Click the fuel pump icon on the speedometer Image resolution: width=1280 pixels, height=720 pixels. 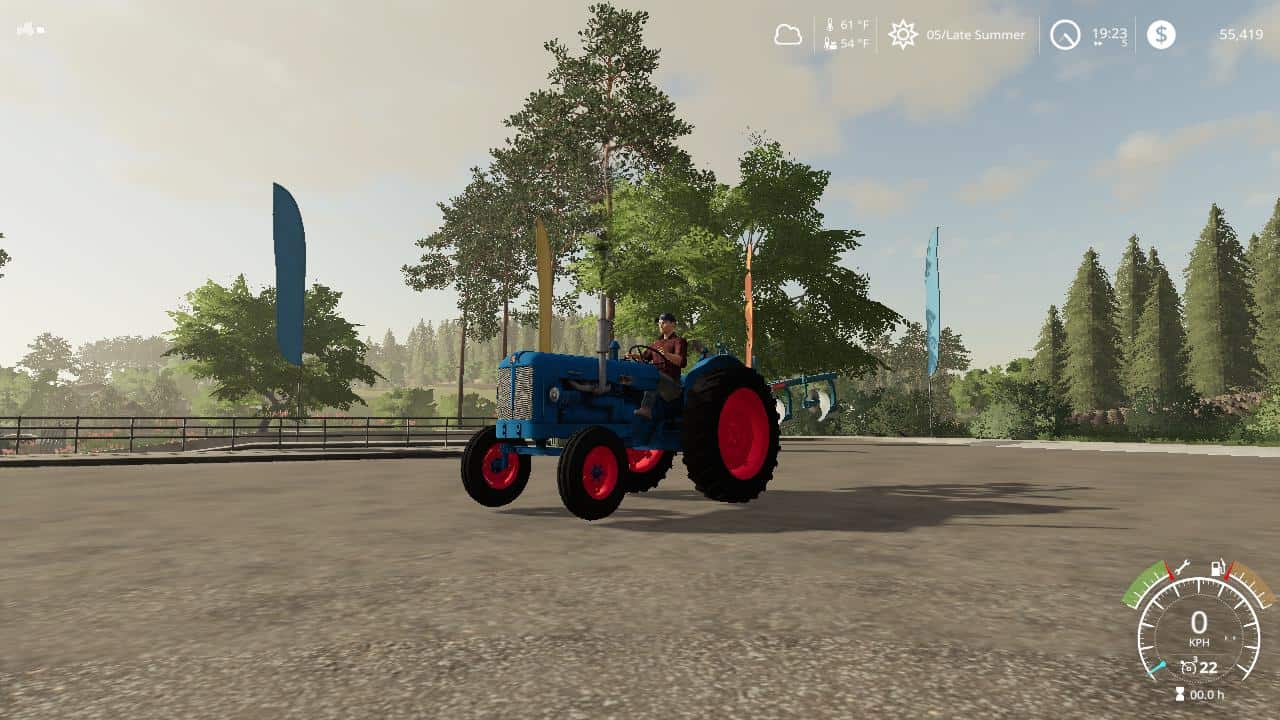[1217, 570]
